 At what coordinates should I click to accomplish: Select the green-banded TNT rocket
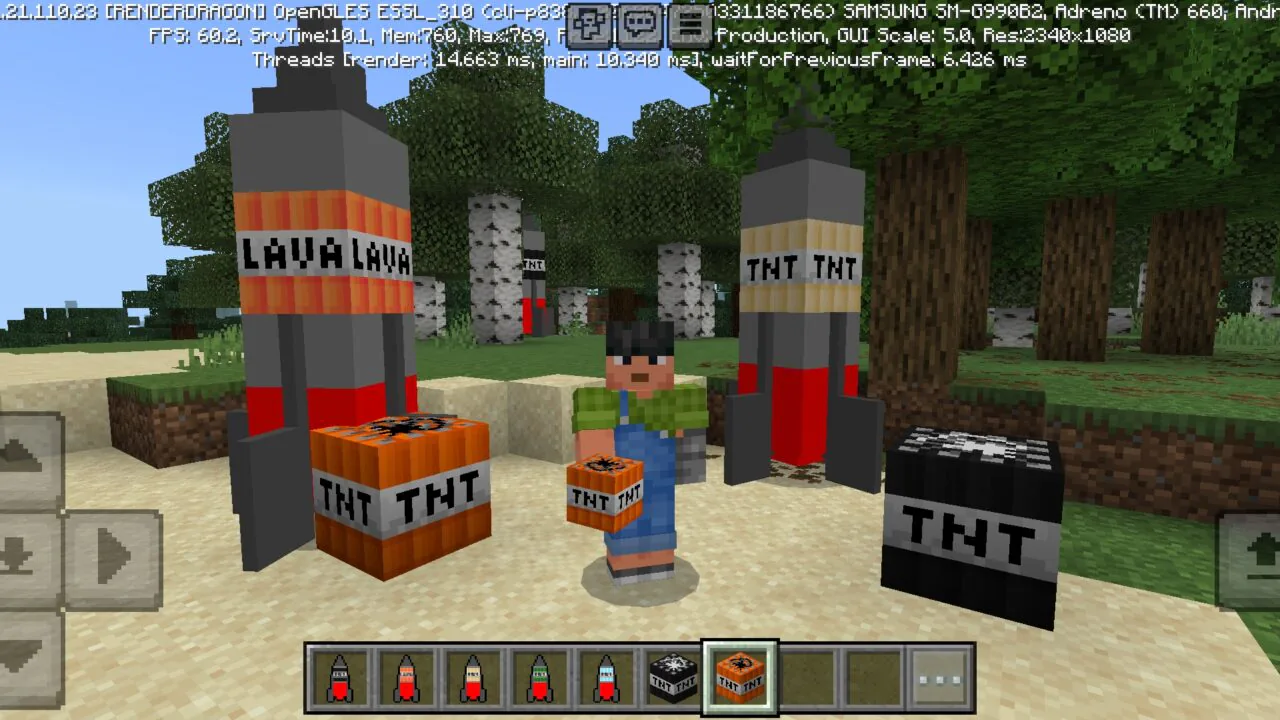click(539, 678)
